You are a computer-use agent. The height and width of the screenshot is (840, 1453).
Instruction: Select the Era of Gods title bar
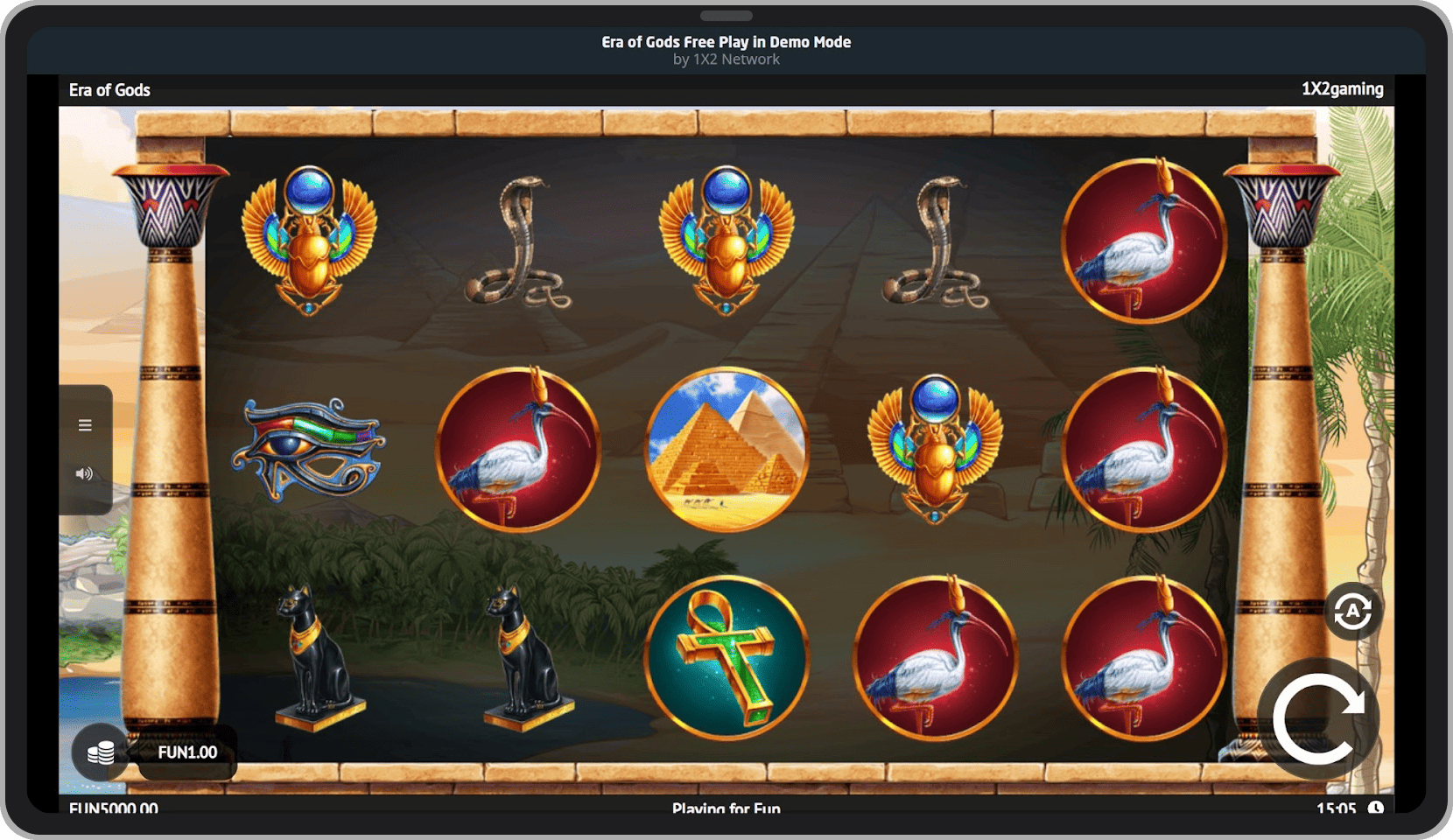point(109,88)
